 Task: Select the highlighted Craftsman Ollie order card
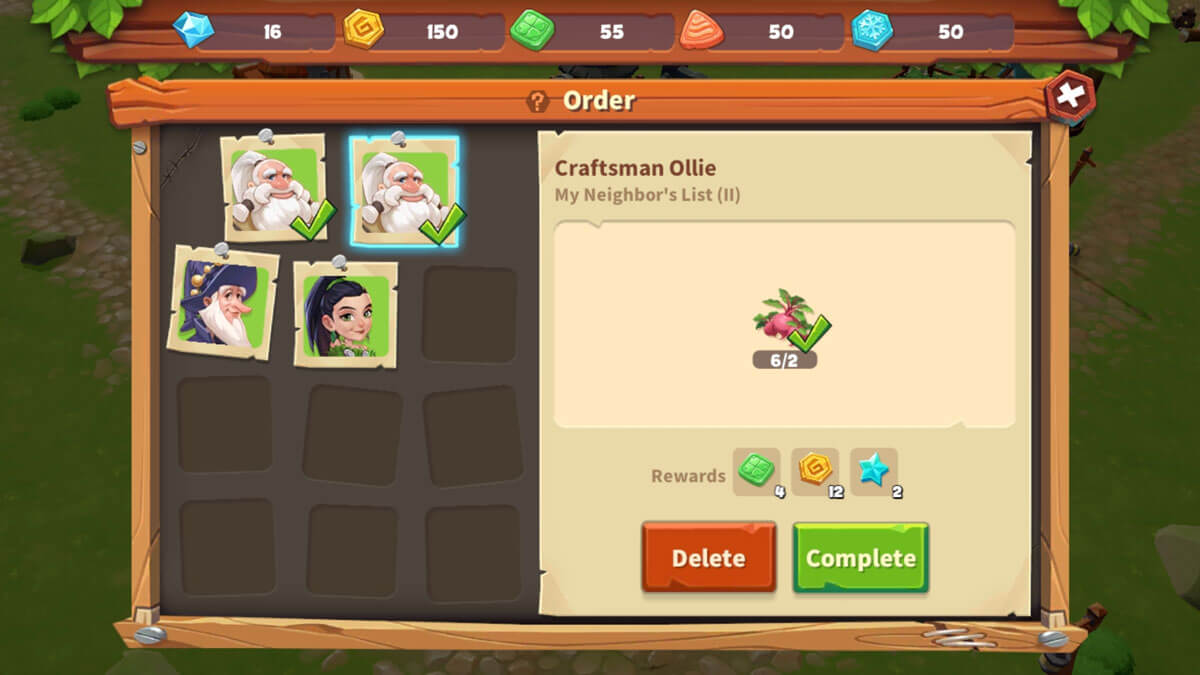404,191
